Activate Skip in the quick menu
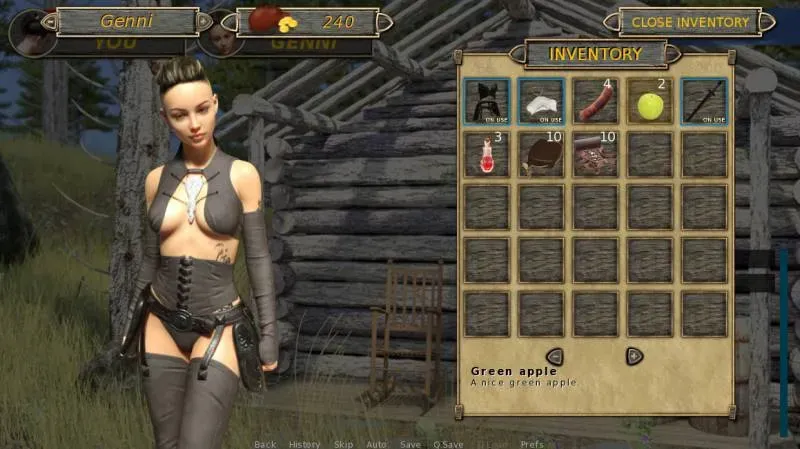Viewport: 800px width, 449px height. point(343,444)
